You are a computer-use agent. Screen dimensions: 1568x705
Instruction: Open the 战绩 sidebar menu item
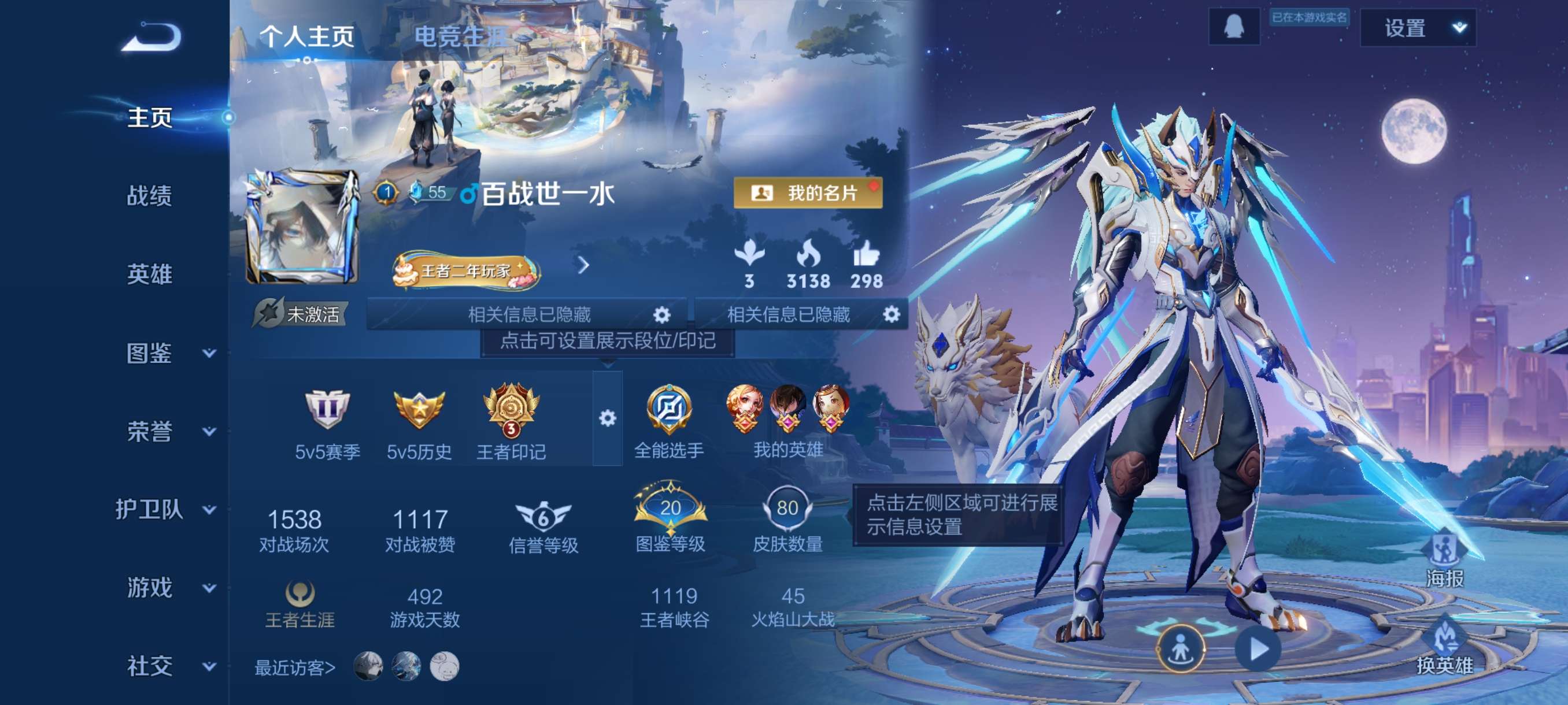pyautogui.click(x=150, y=197)
